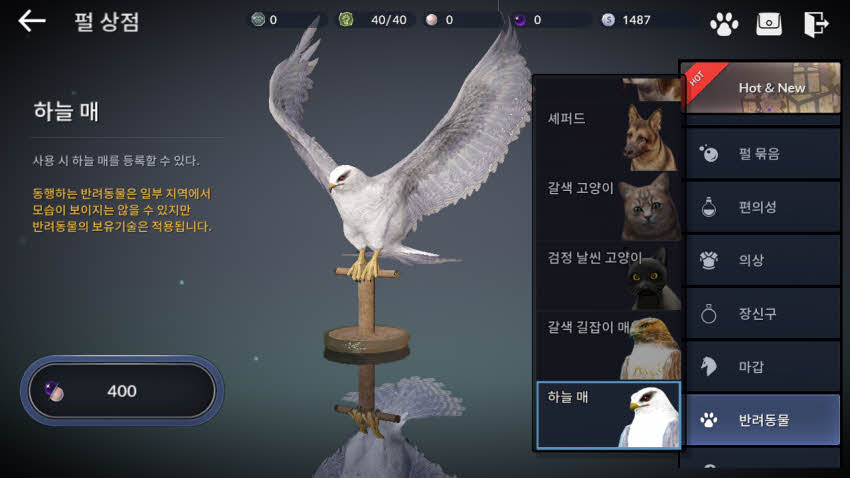The width and height of the screenshot is (850, 478).
Task: Open the Hot & New banner
Action: 763,88
